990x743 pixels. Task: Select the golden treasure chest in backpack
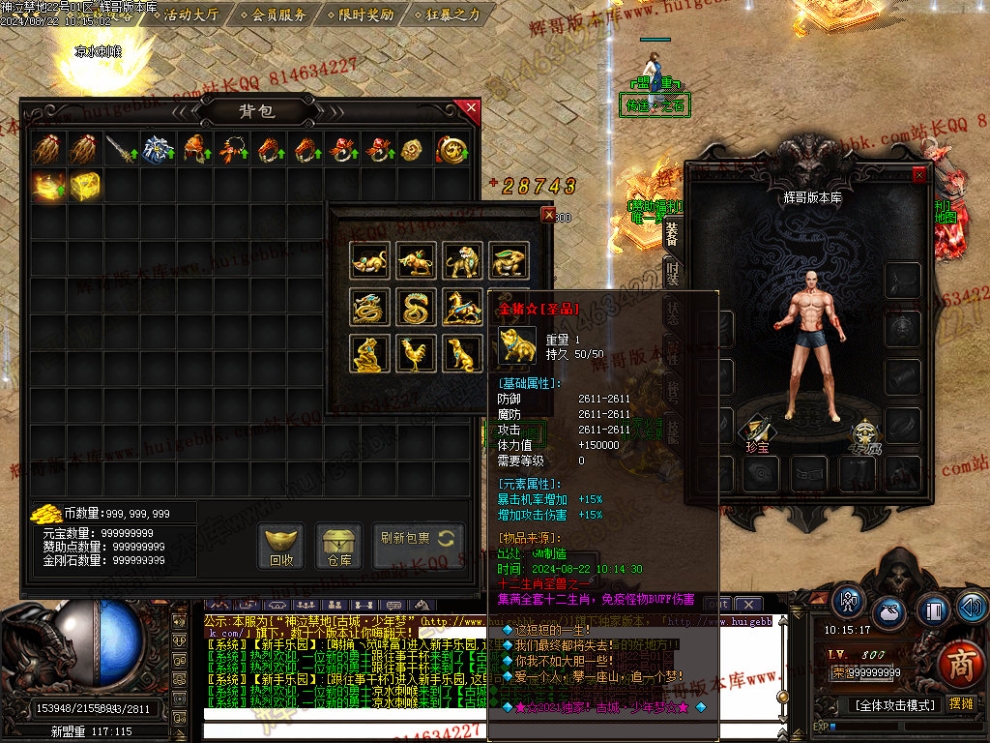[86, 186]
